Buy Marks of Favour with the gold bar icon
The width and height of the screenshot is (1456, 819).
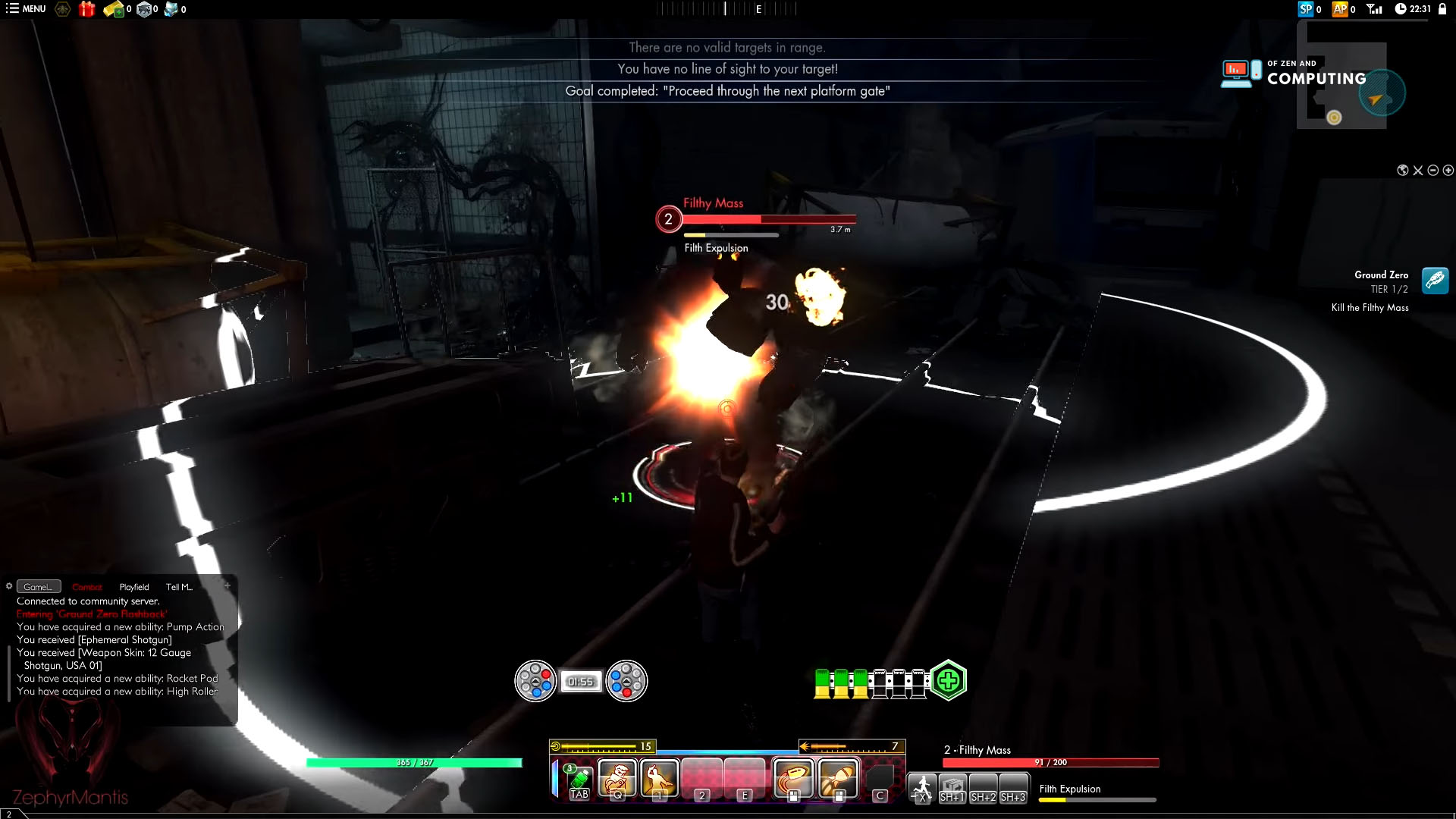[114, 10]
